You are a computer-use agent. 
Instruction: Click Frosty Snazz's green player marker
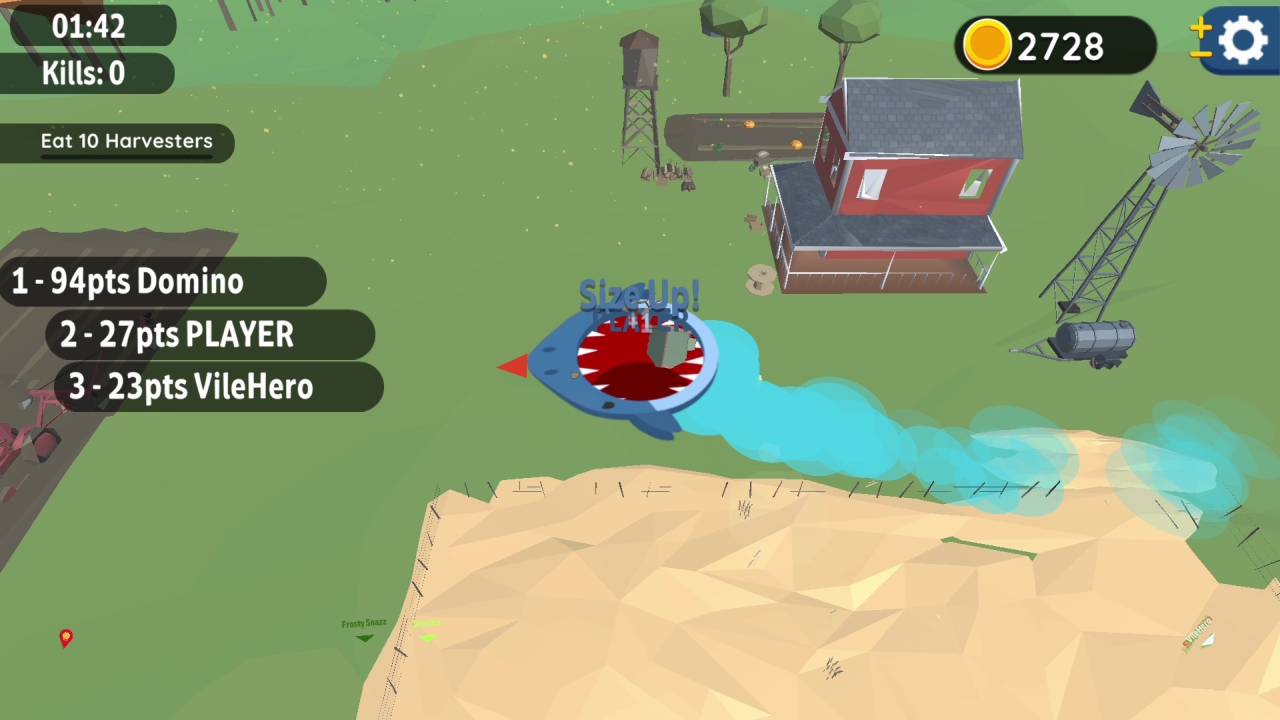pyautogui.click(x=364, y=638)
